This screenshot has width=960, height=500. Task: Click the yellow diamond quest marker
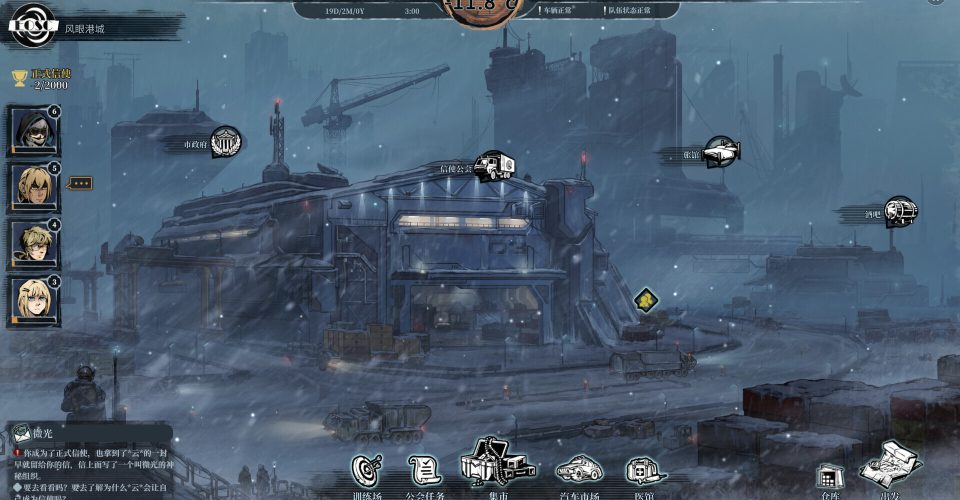pyautogui.click(x=647, y=298)
